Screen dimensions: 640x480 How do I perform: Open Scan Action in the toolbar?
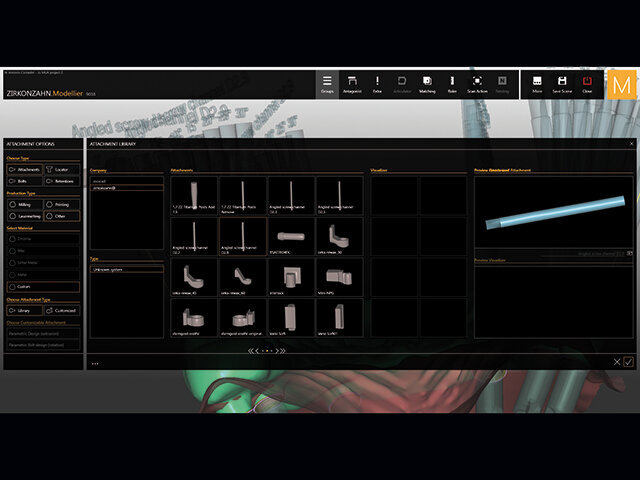(477, 84)
